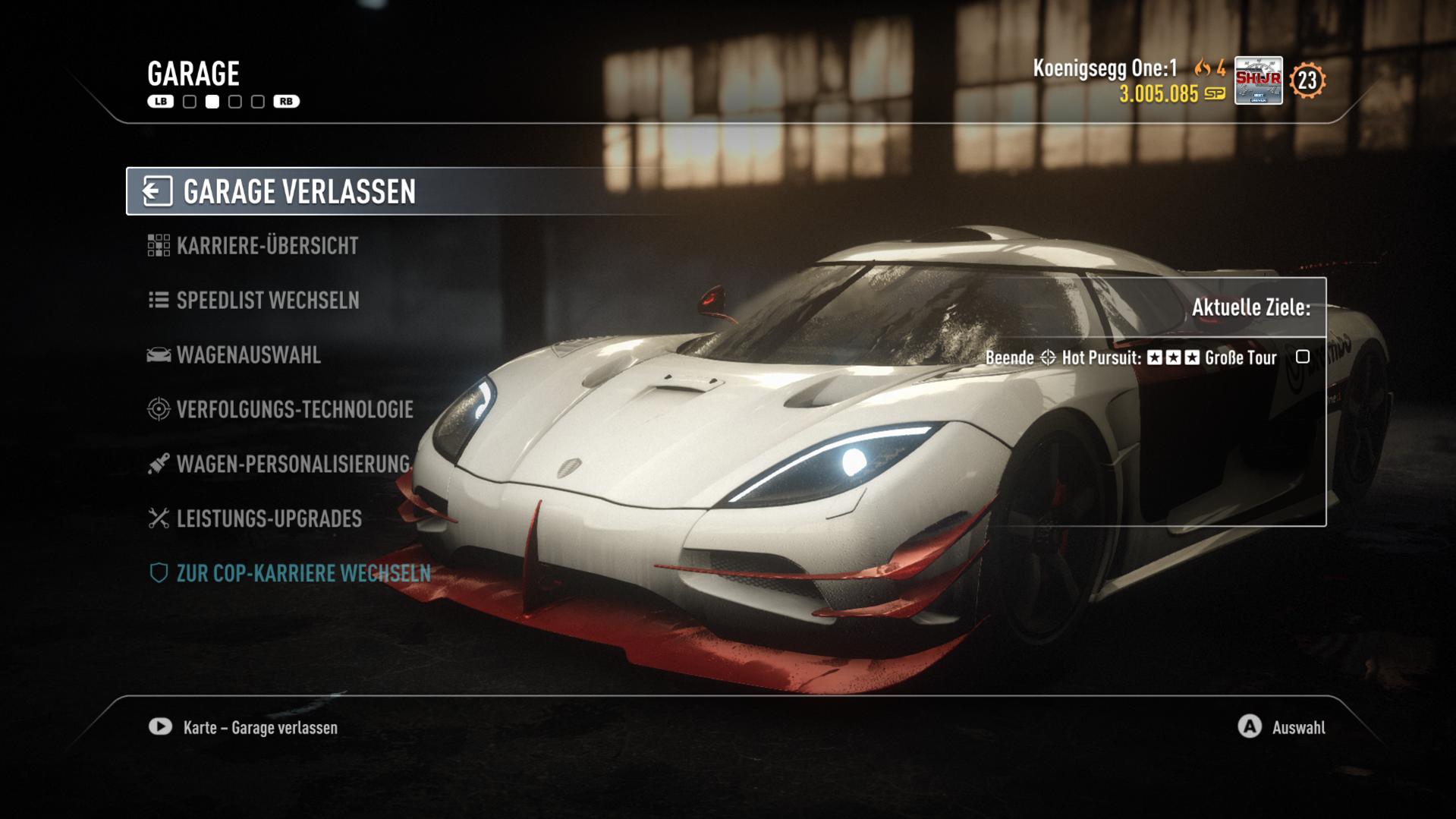Viewport: 1456px width, 819px height.
Task: Choose Speedlist Wechseln
Action: point(267,301)
